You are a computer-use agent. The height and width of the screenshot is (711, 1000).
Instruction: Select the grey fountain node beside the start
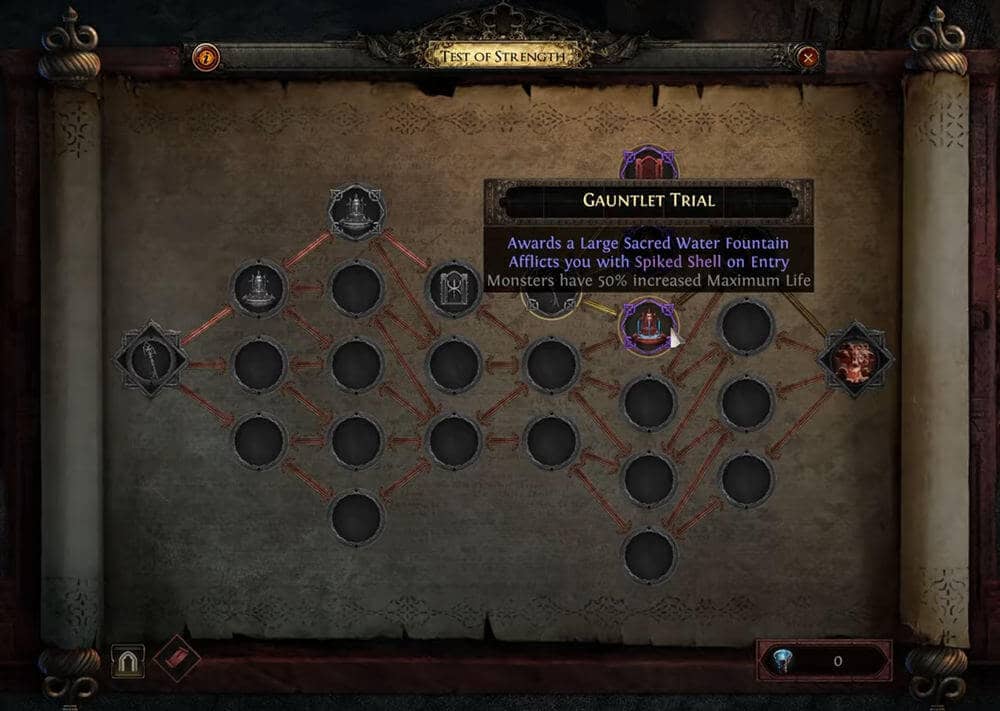[259, 287]
